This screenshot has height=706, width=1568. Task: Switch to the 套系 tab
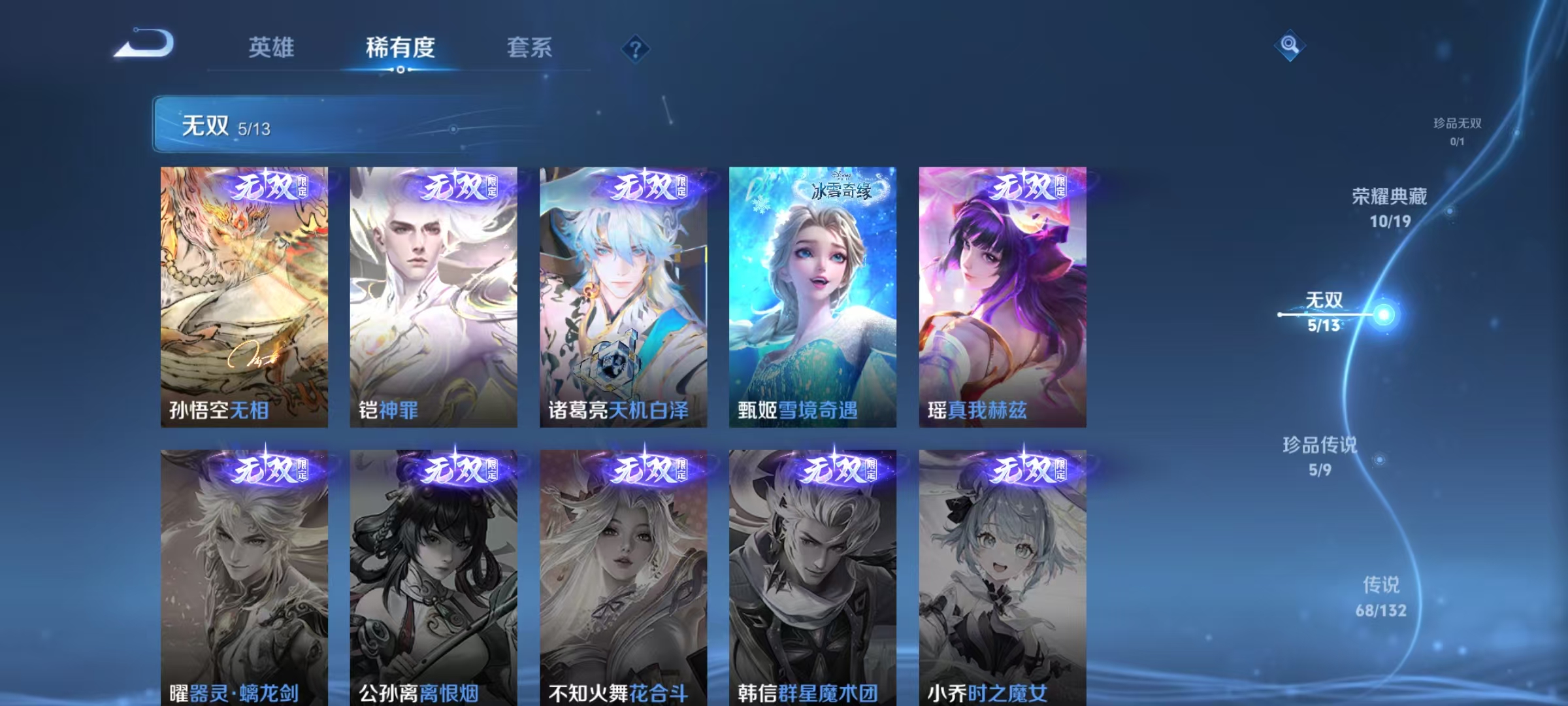(529, 47)
